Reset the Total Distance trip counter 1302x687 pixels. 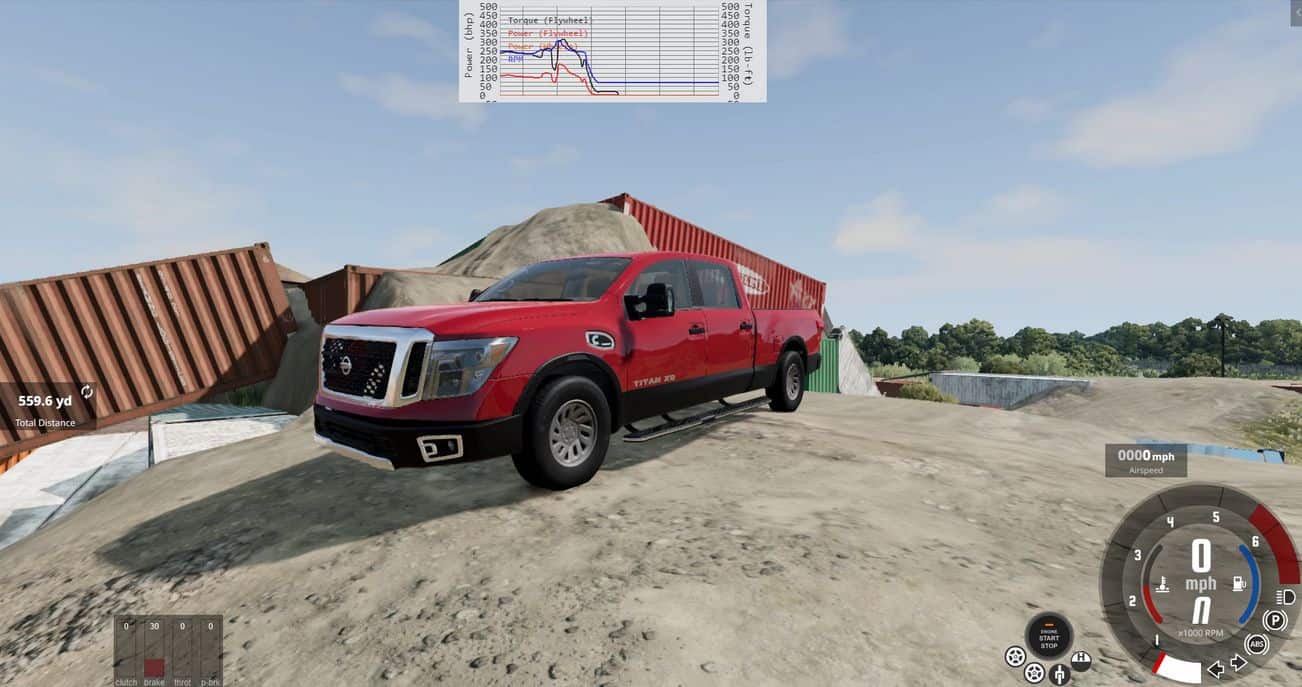point(87,392)
